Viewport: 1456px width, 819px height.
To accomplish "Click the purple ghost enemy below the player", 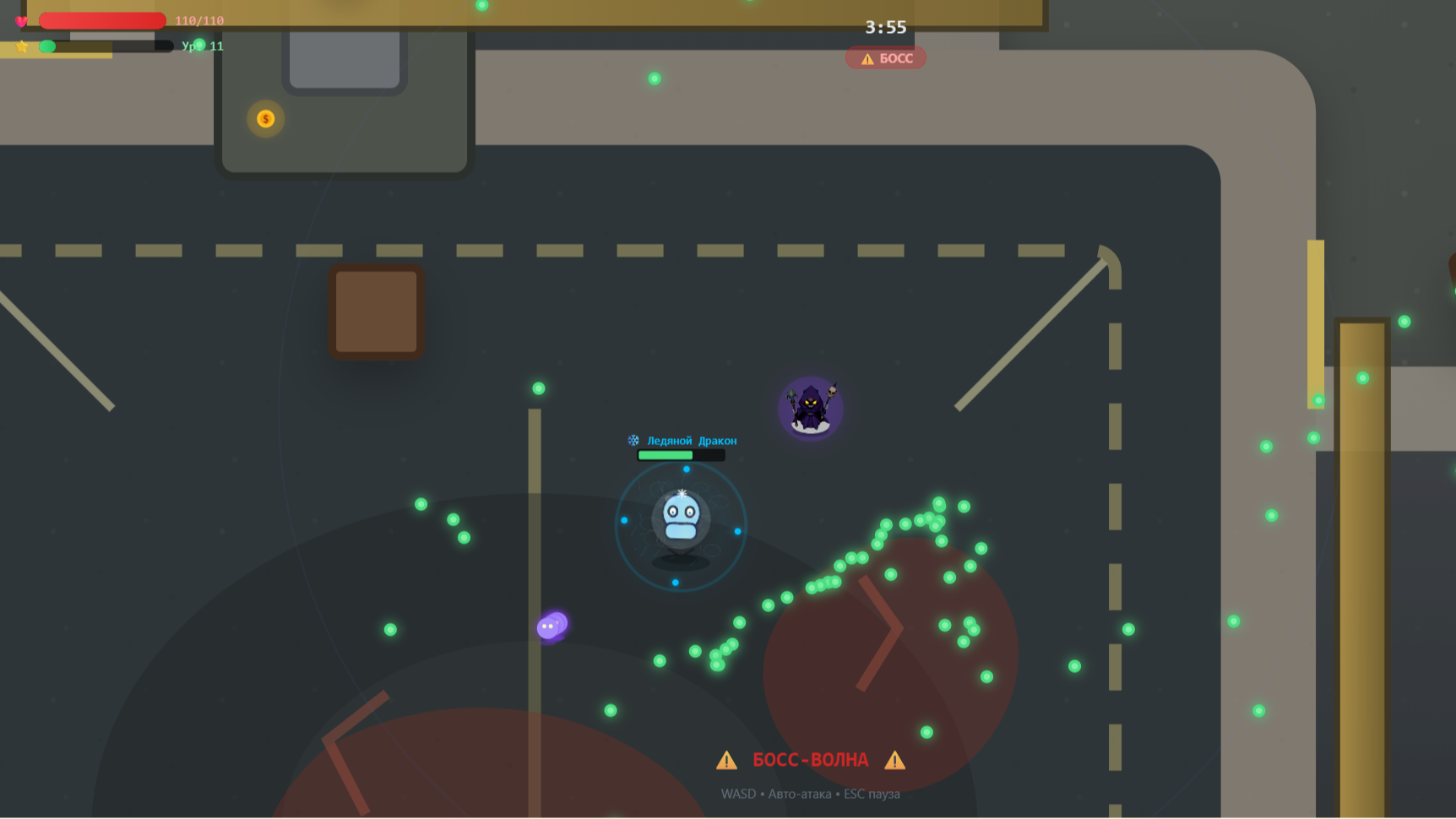I will [x=552, y=625].
